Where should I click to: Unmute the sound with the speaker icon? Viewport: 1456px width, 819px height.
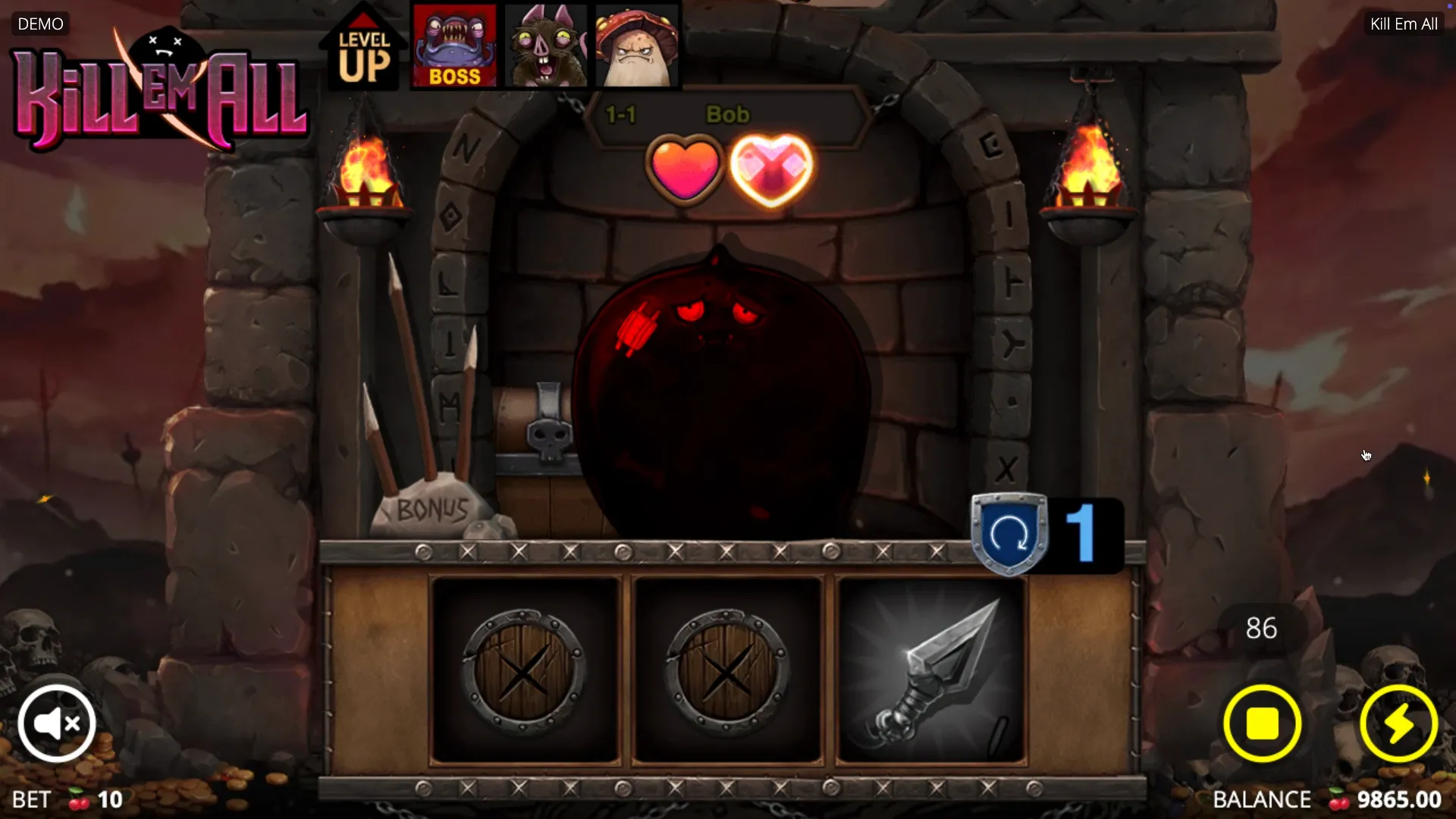(x=57, y=723)
